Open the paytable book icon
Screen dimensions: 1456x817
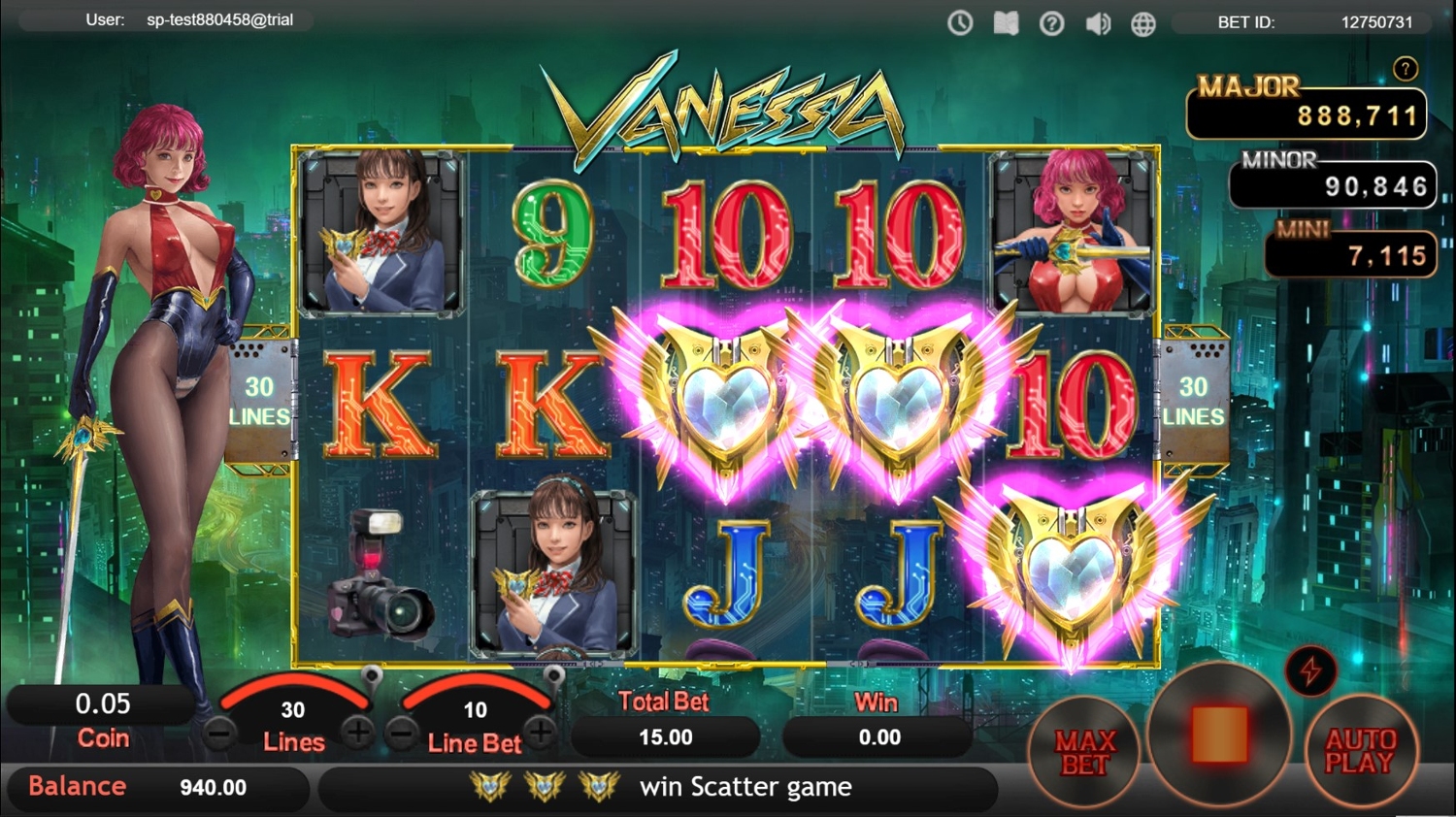[1006, 22]
